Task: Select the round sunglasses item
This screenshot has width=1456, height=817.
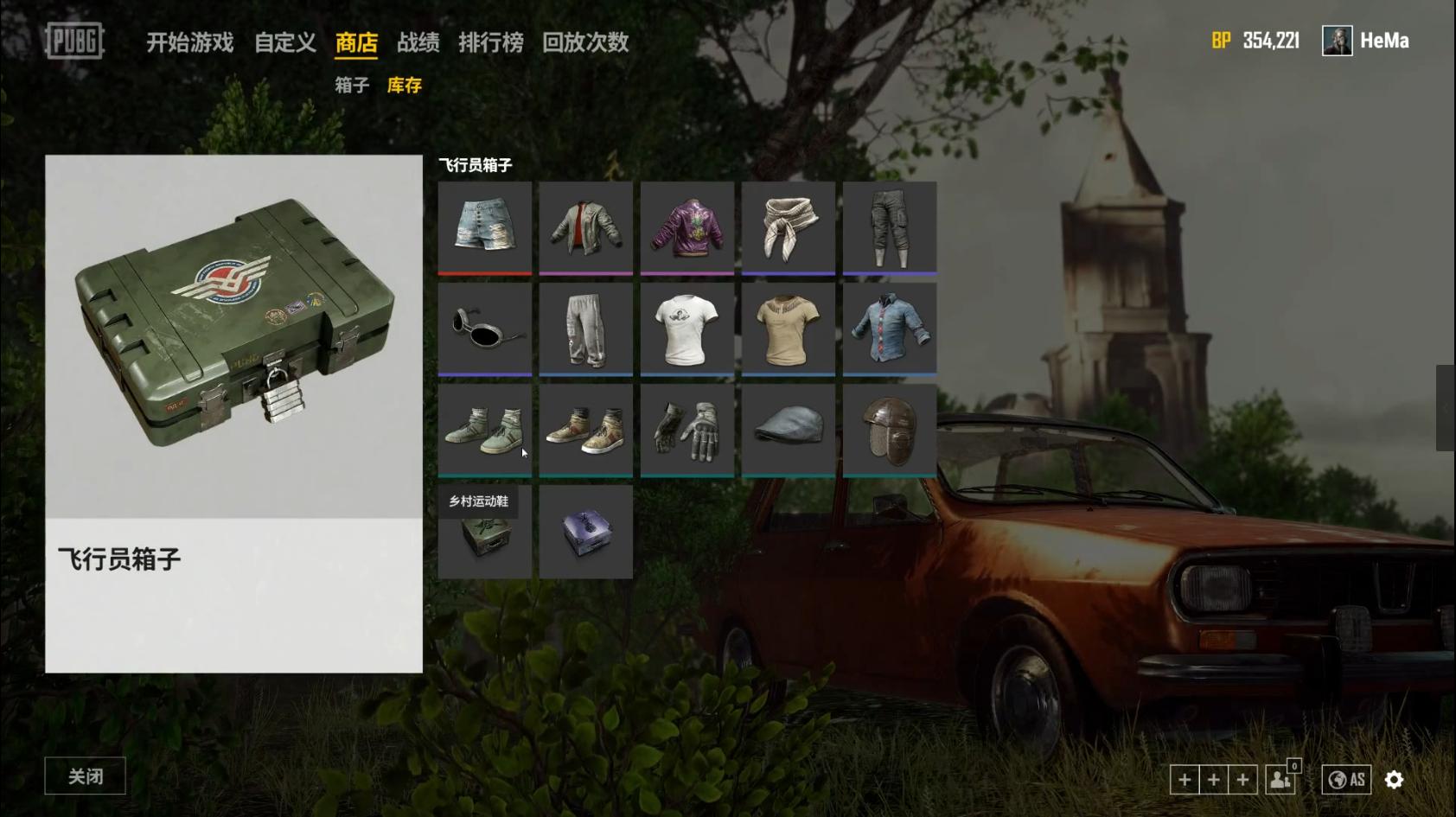Action: [x=484, y=329]
